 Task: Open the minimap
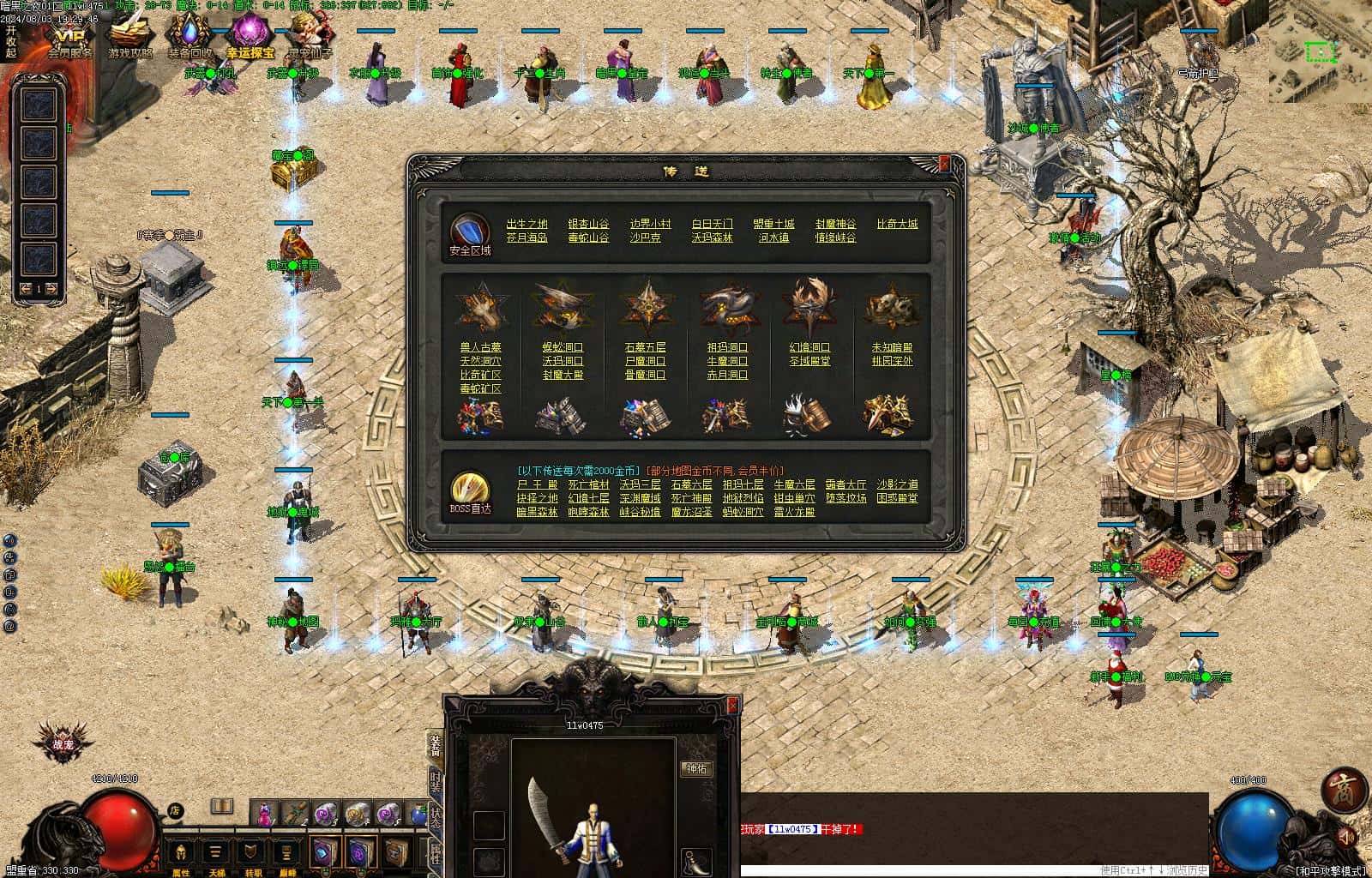pyautogui.click(x=1321, y=53)
